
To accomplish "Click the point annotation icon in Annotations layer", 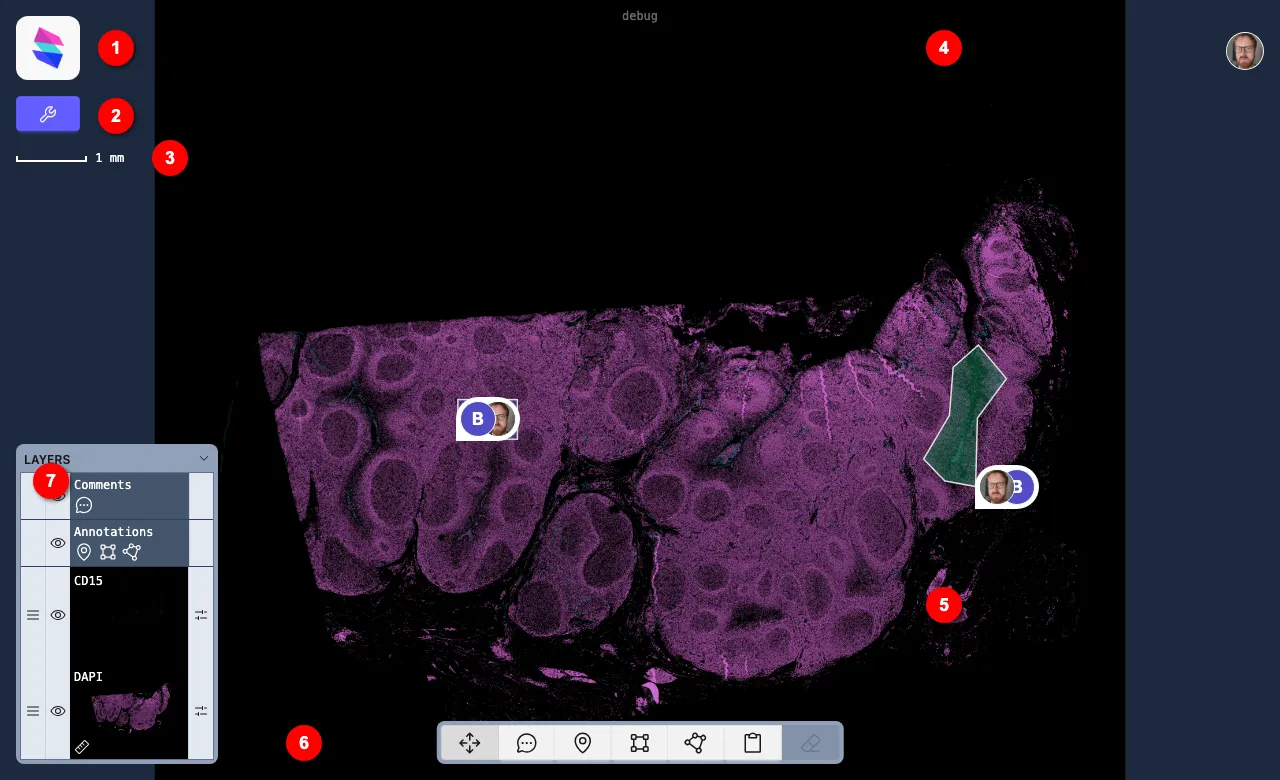I will 84,552.
